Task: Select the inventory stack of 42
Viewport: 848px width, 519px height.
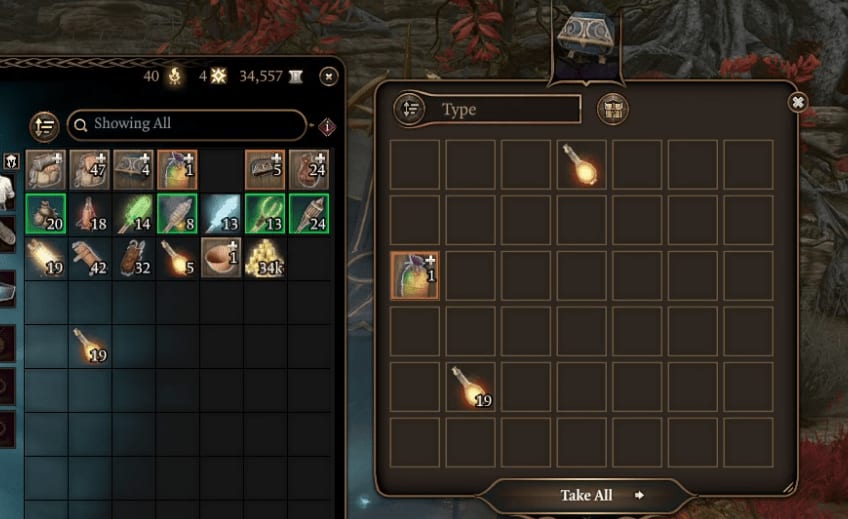Action: 89,258
